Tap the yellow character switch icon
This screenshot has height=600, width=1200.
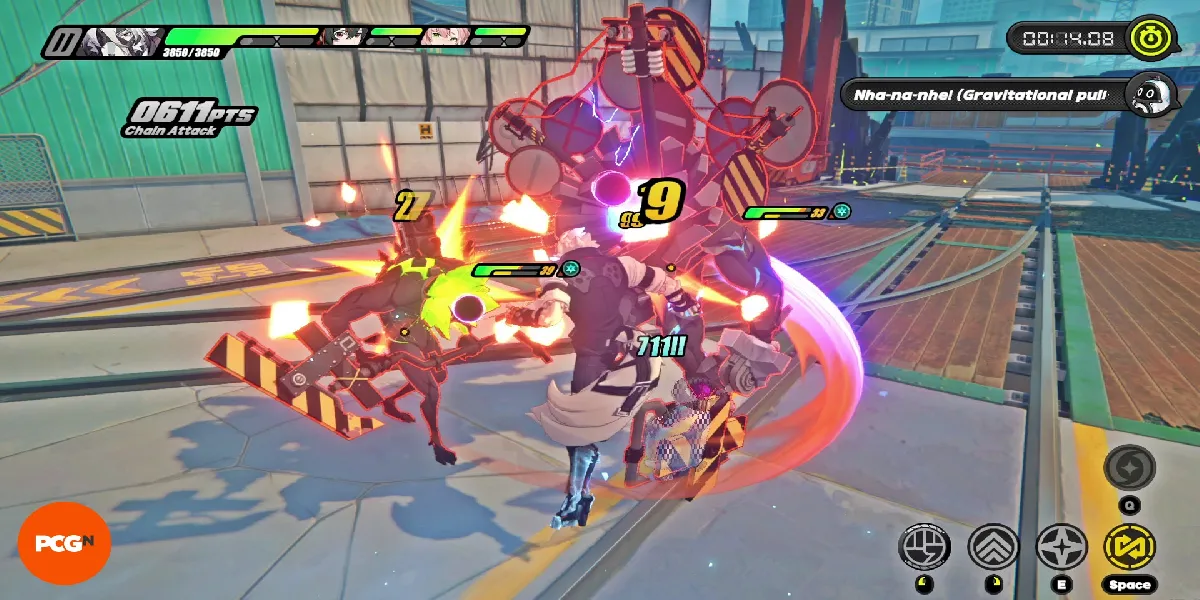click(x=1130, y=547)
